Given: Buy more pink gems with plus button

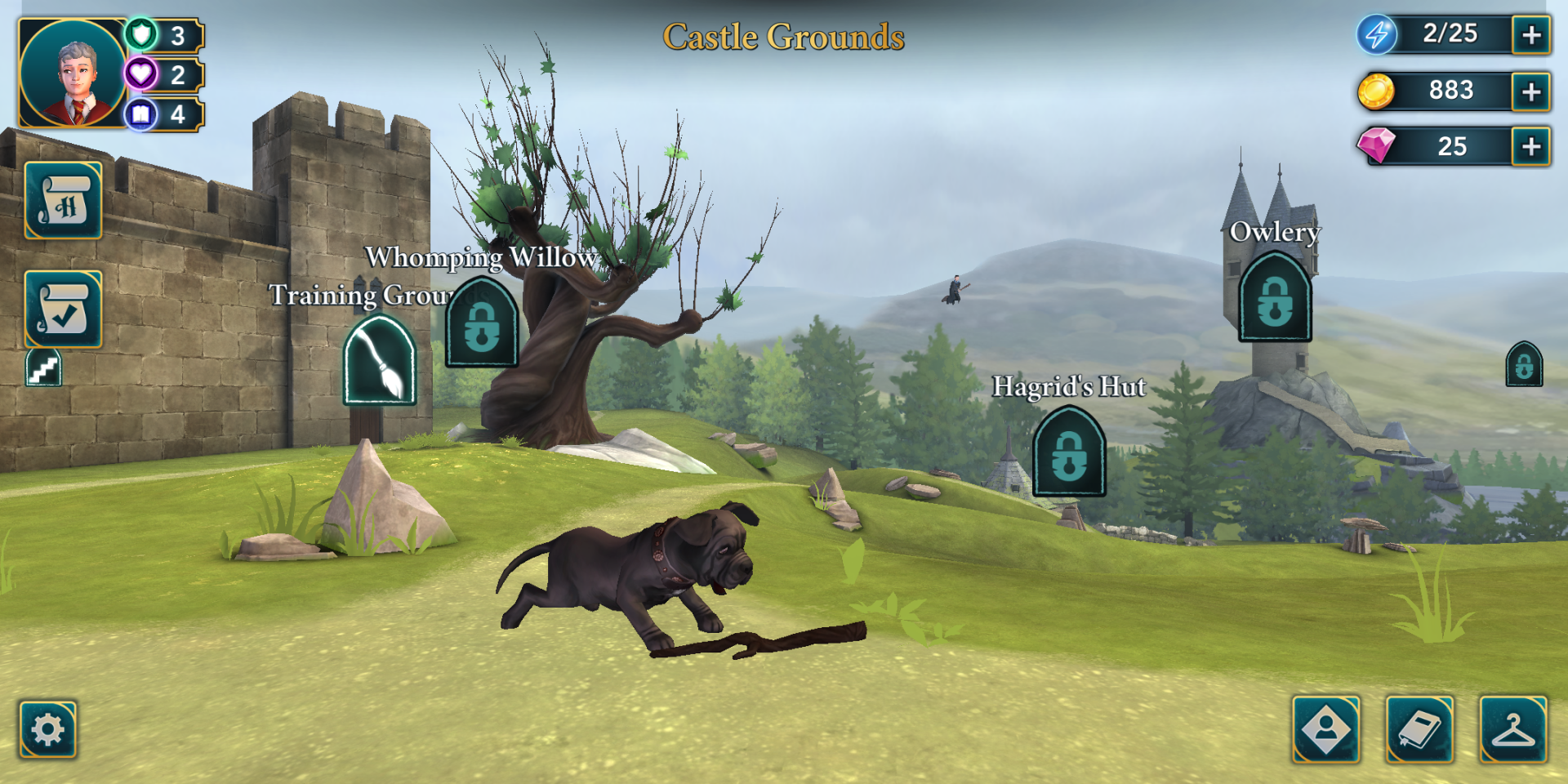Looking at the screenshot, I should pos(1531,147).
